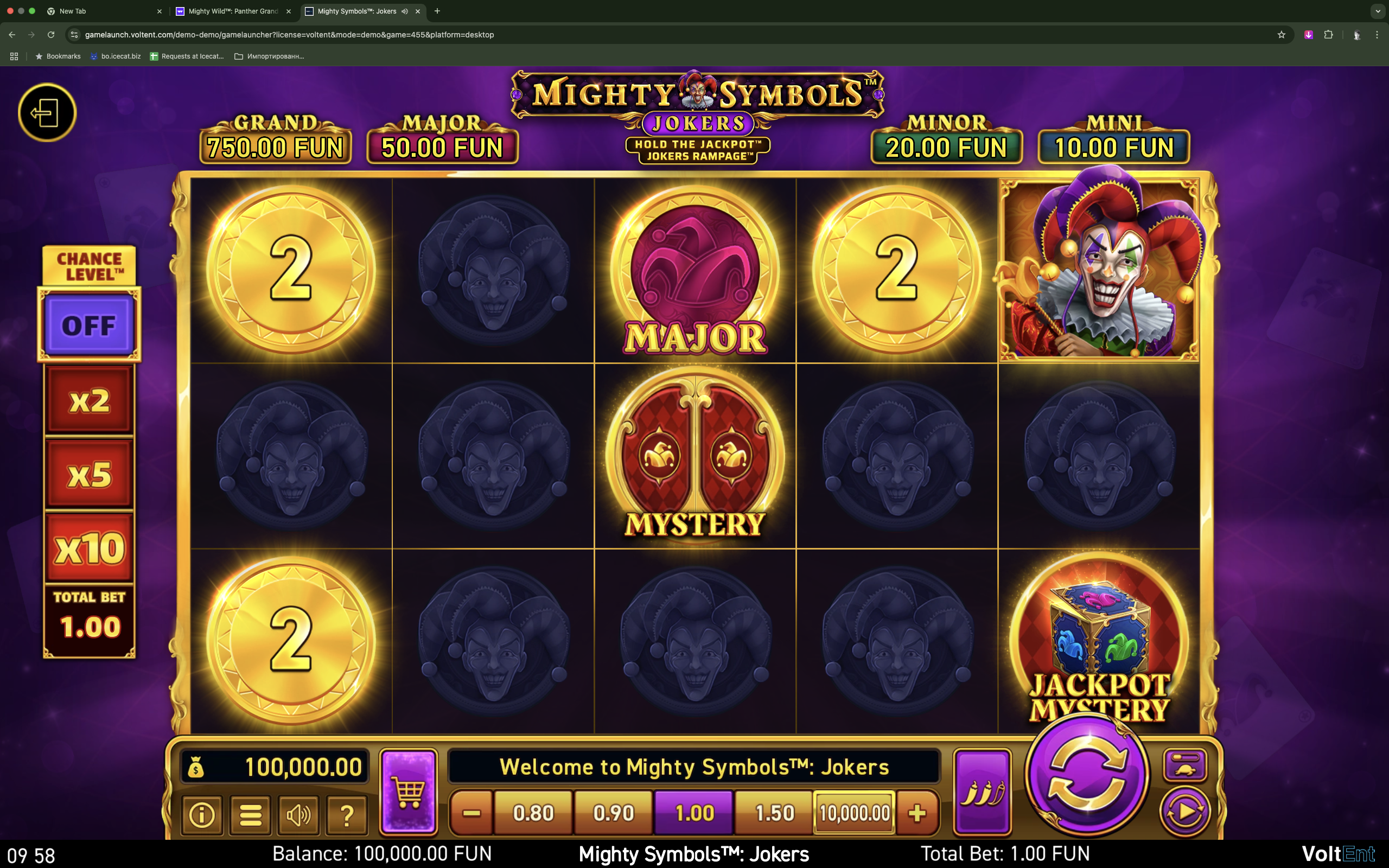Screen dimensions: 1389x868
Task: Open the shop using the cart icon
Action: click(x=409, y=790)
